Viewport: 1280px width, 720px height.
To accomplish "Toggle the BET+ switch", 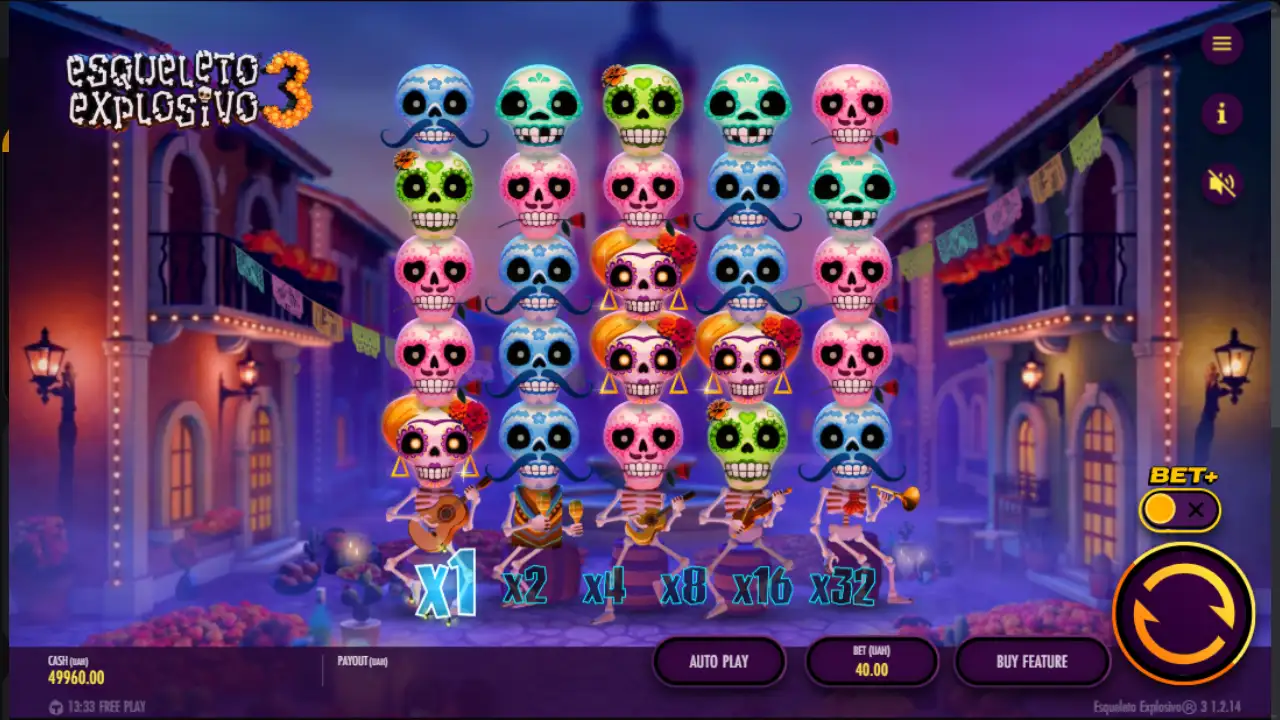I will click(x=1180, y=511).
